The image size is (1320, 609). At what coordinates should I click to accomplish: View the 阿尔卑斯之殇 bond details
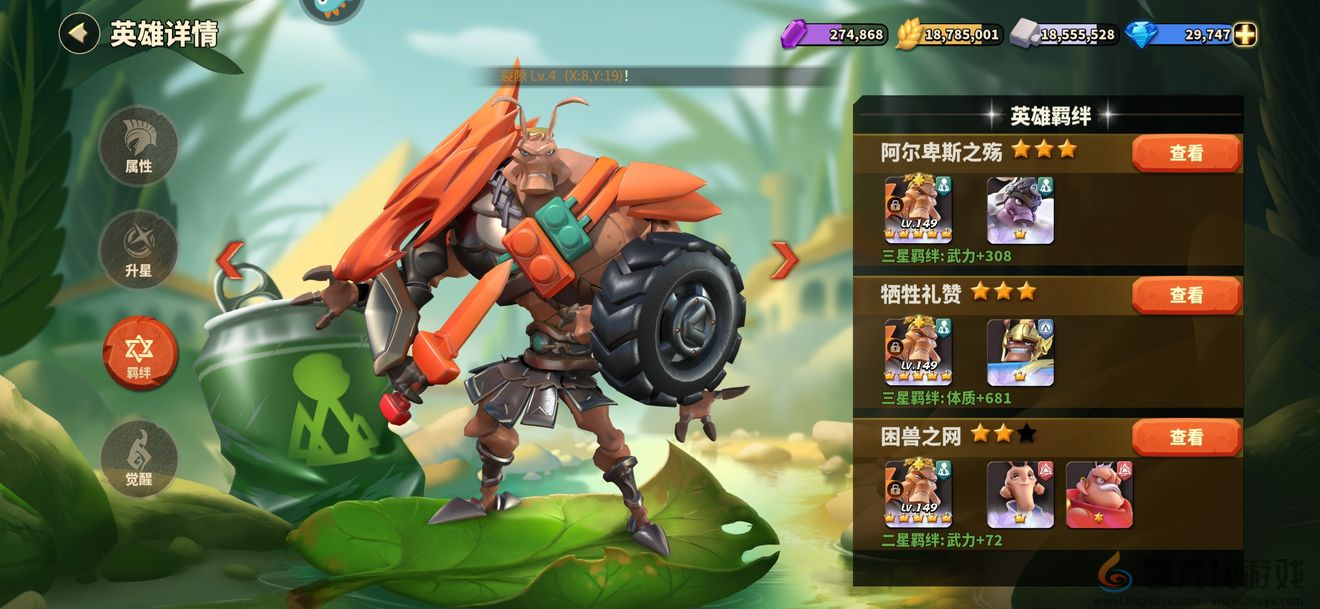1186,153
